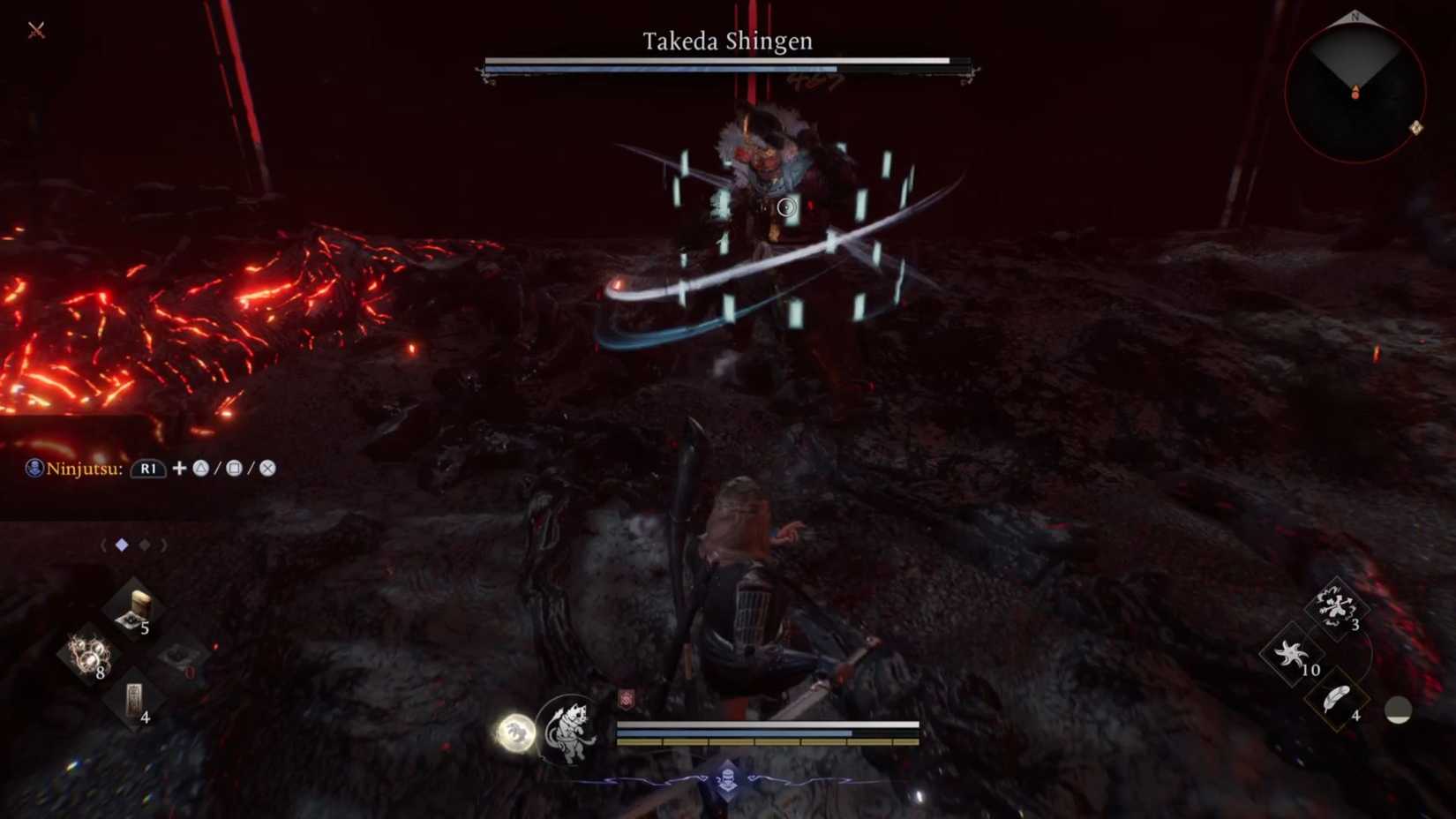Click the anima gauge diamond emblem

pyautogui.click(x=730, y=778)
